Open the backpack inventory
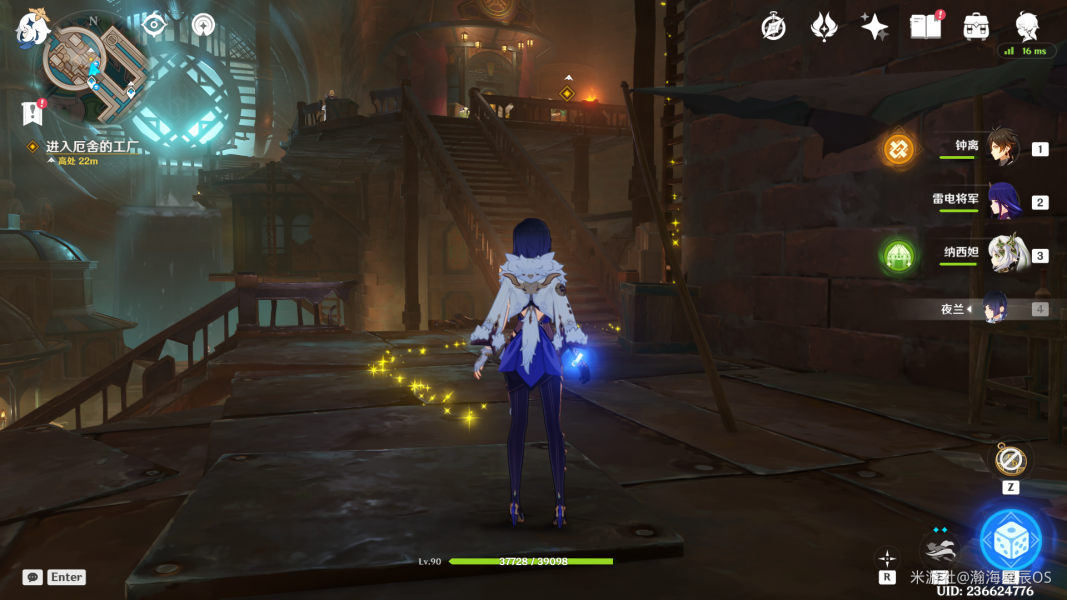Viewport: 1067px width, 600px height. click(x=976, y=27)
